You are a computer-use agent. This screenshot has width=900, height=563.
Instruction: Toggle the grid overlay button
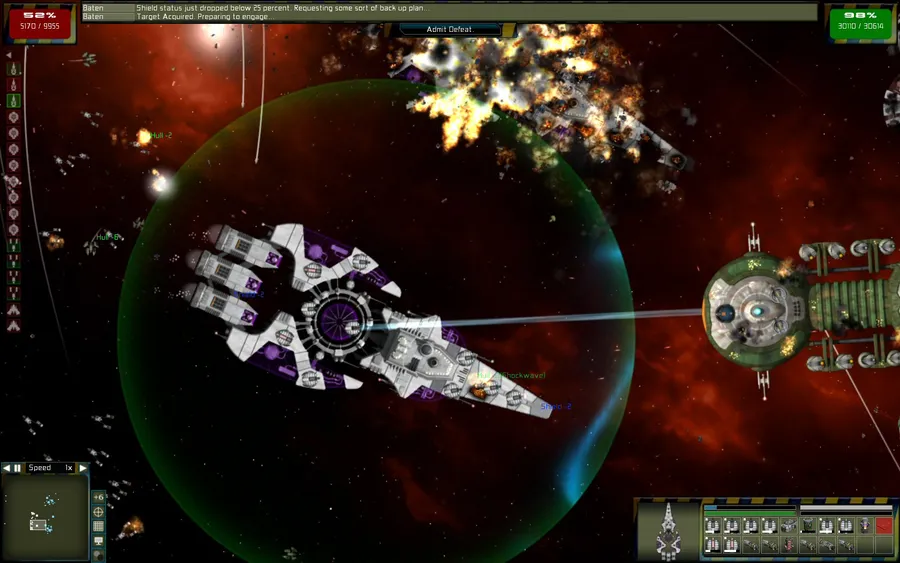pyautogui.click(x=98, y=526)
